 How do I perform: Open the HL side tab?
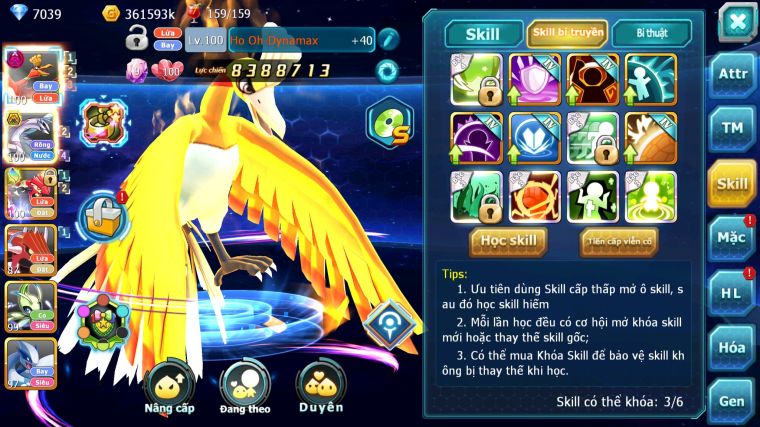click(733, 292)
